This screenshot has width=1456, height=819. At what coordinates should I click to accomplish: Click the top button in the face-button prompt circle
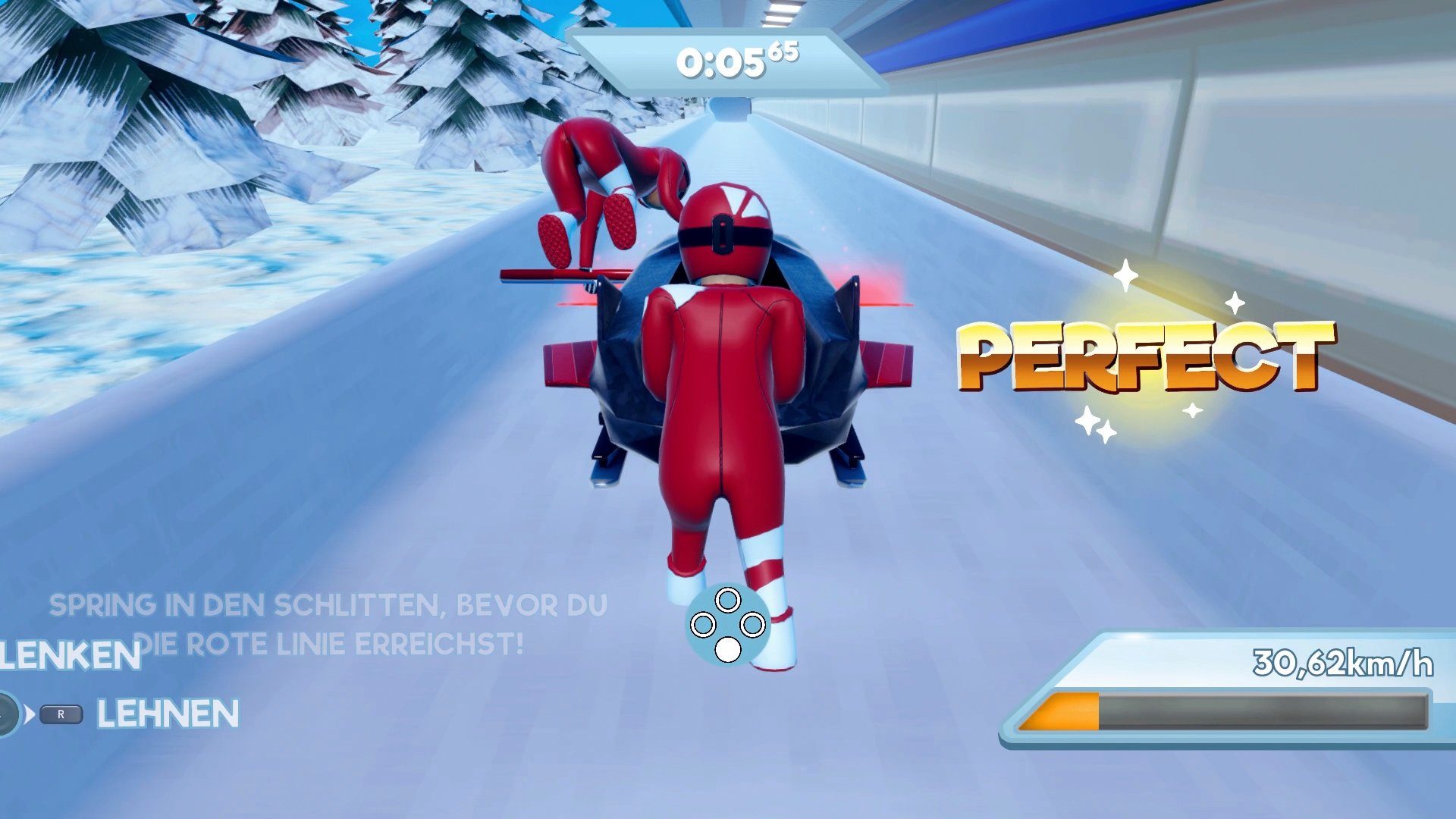click(x=728, y=601)
